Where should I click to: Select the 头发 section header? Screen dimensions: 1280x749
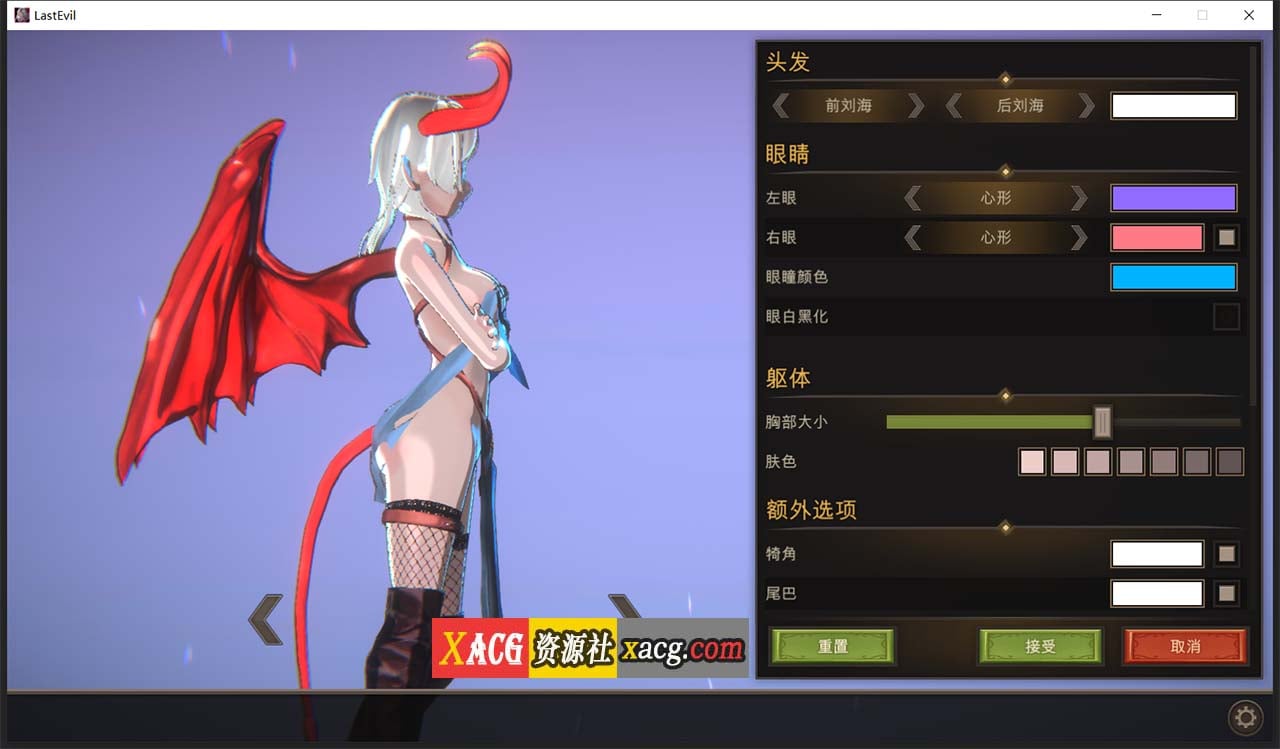pos(789,62)
